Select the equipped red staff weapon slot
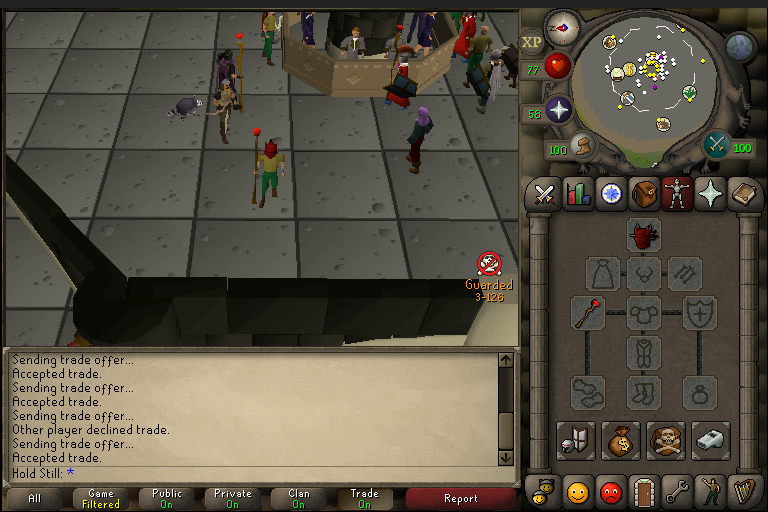The height and width of the screenshot is (512, 768). tap(588, 313)
